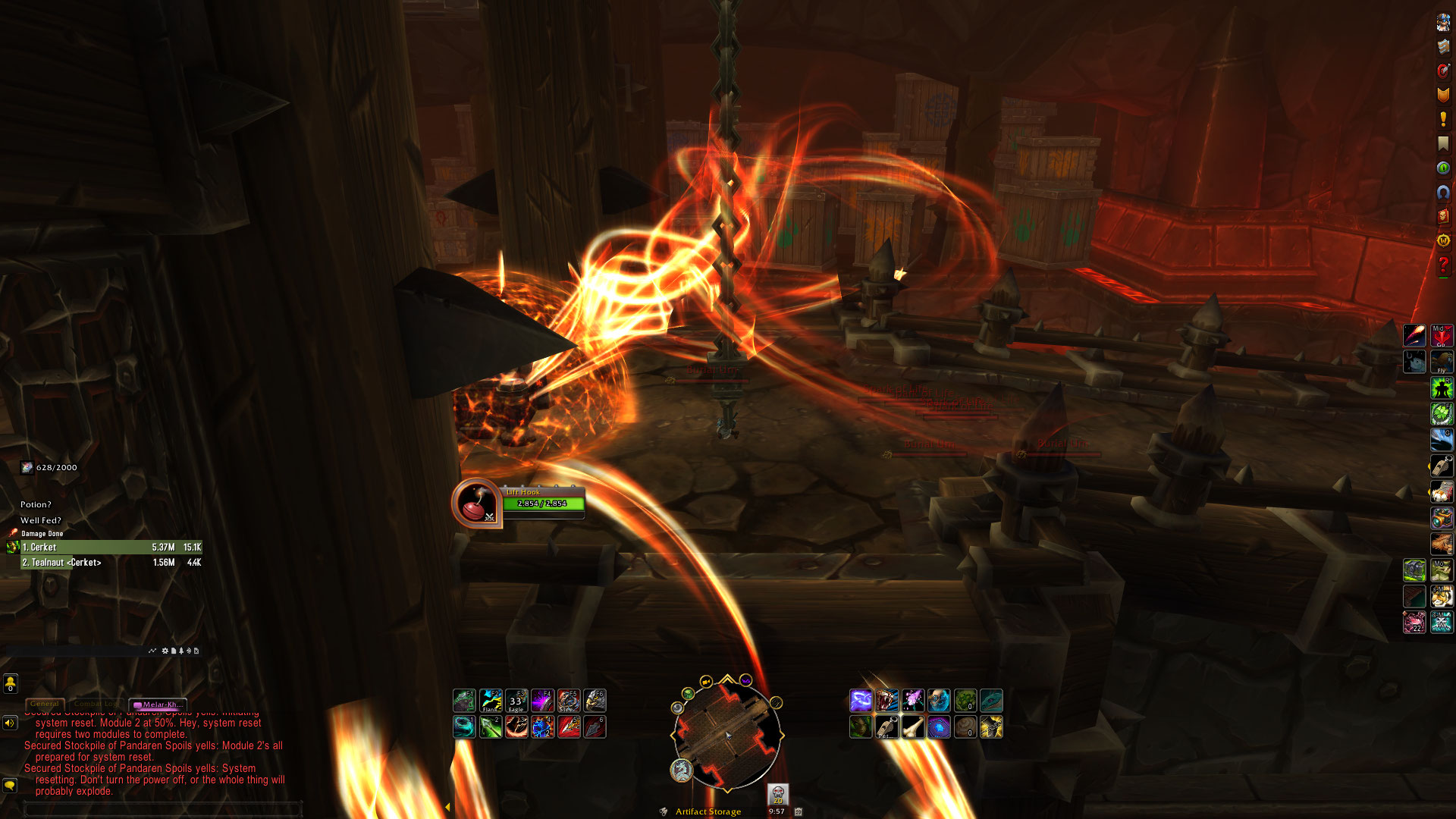Image resolution: width=1456 pixels, height=819 pixels.
Task: Use the roaring tiger ability icon
Action: (886, 701)
